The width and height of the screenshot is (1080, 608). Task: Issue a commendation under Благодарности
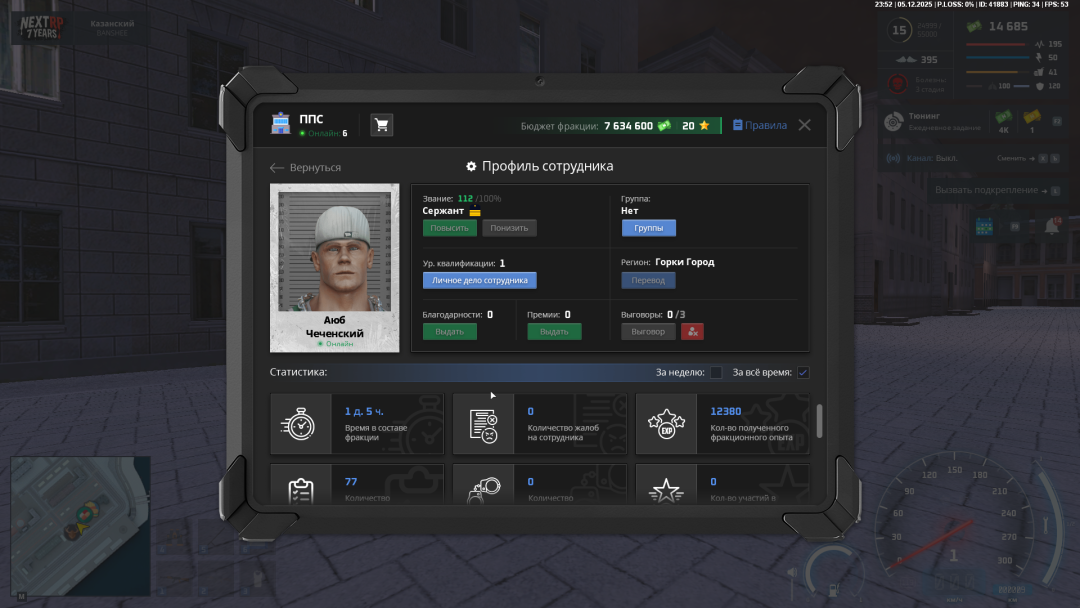449,331
